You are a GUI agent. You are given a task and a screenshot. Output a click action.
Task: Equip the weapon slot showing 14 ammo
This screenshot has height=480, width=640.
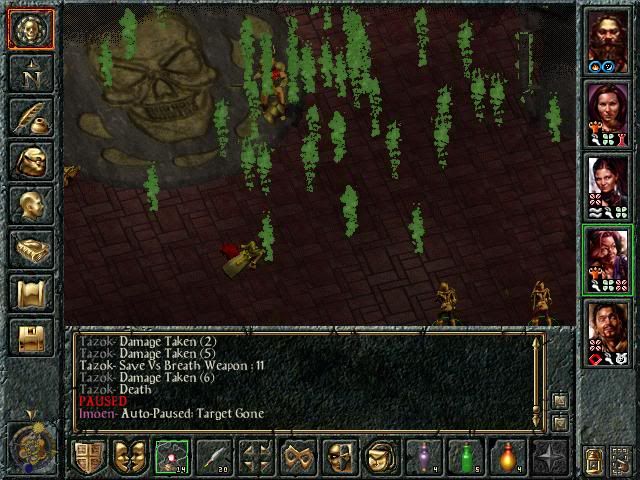tap(171, 456)
